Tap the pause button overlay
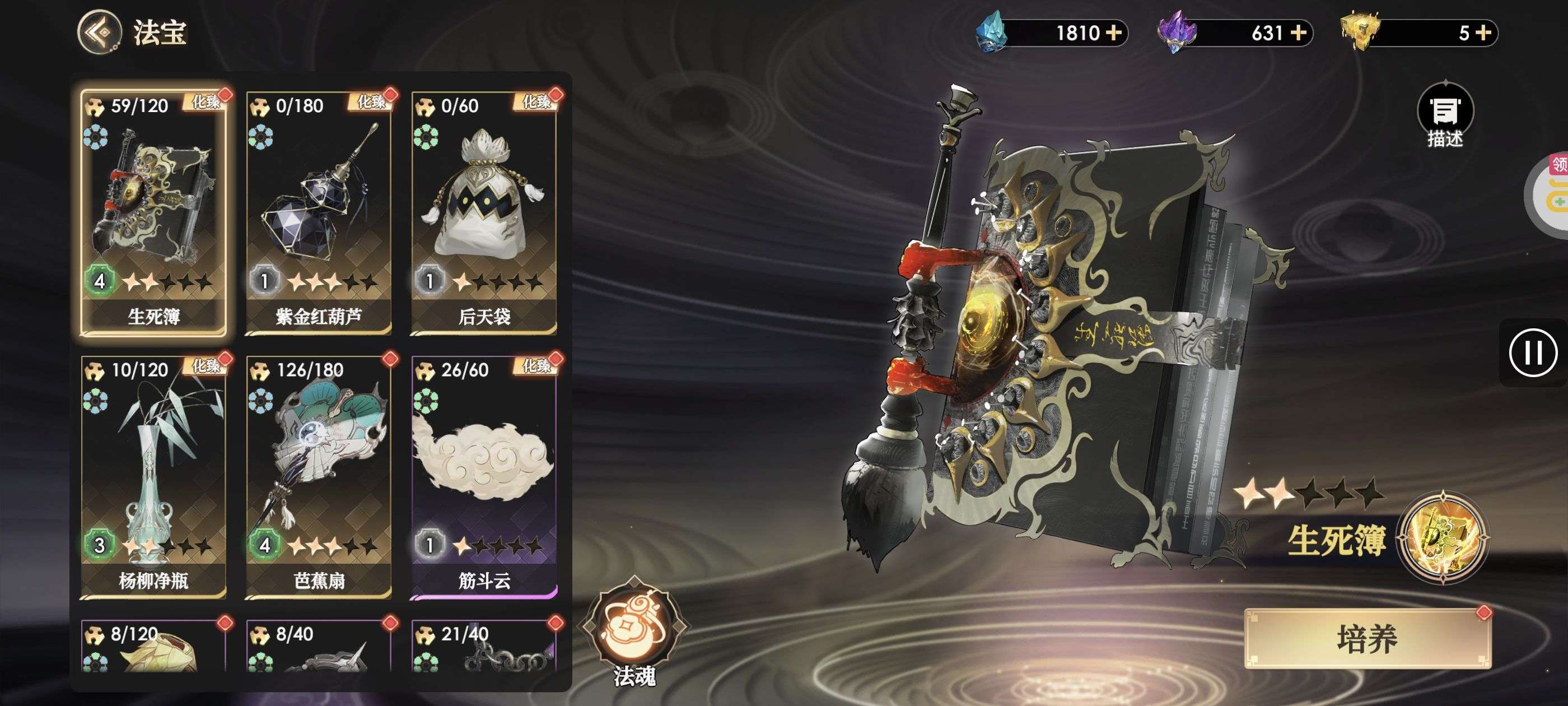This screenshot has width=1568, height=706. coord(1532,352)
